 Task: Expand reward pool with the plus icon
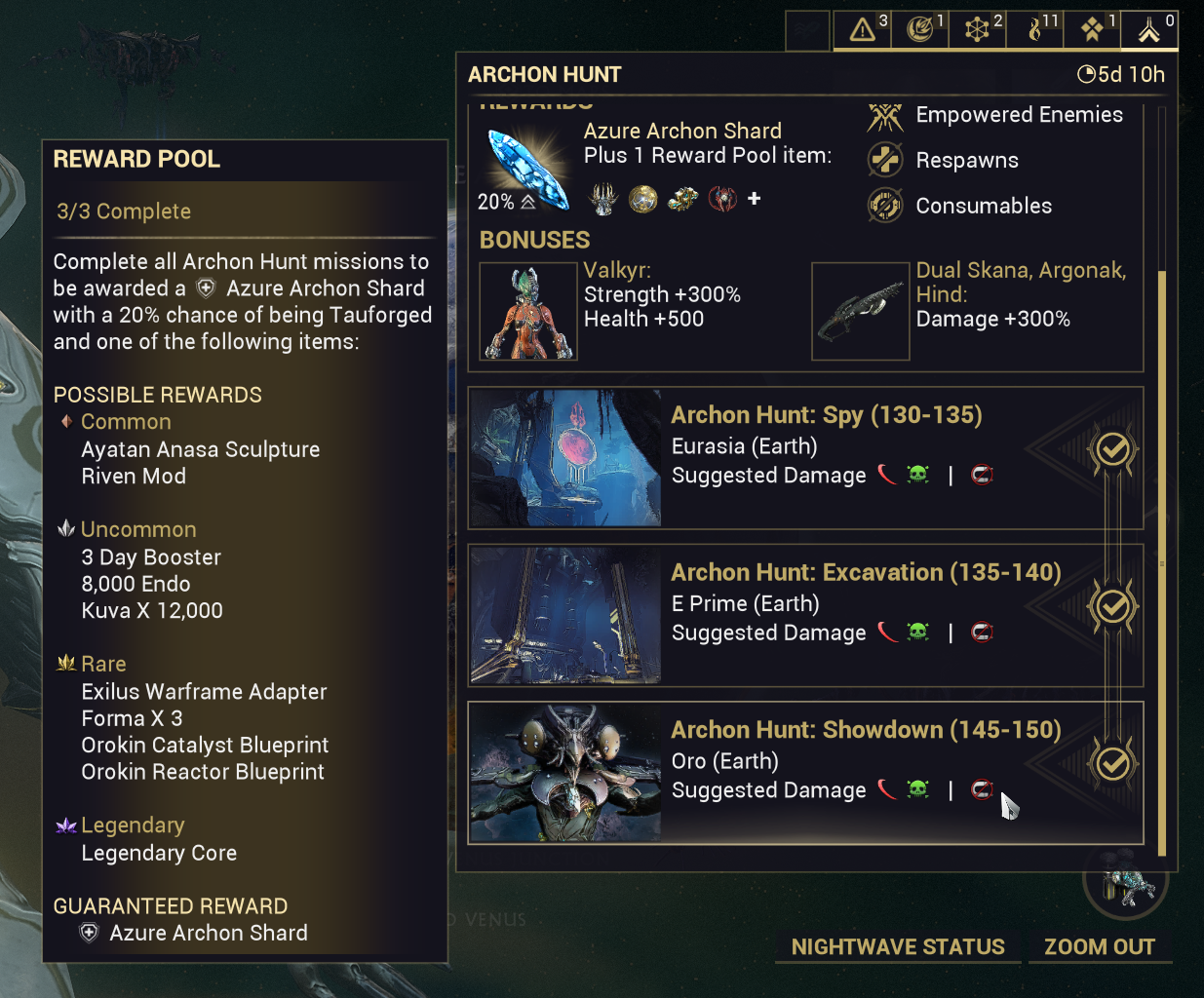[754, 199]
